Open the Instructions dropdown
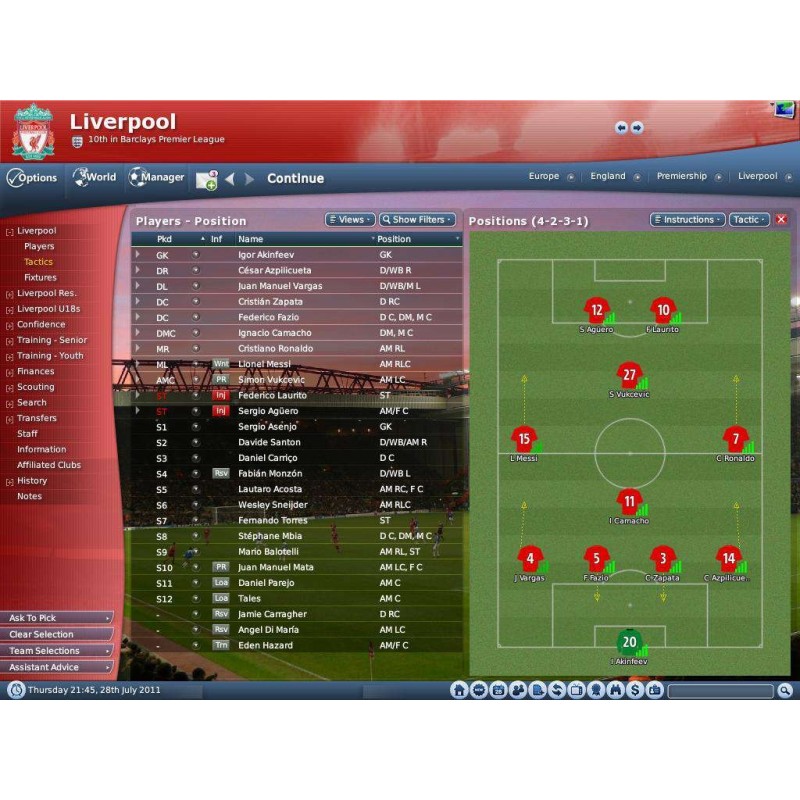 (x=688, y=220)
